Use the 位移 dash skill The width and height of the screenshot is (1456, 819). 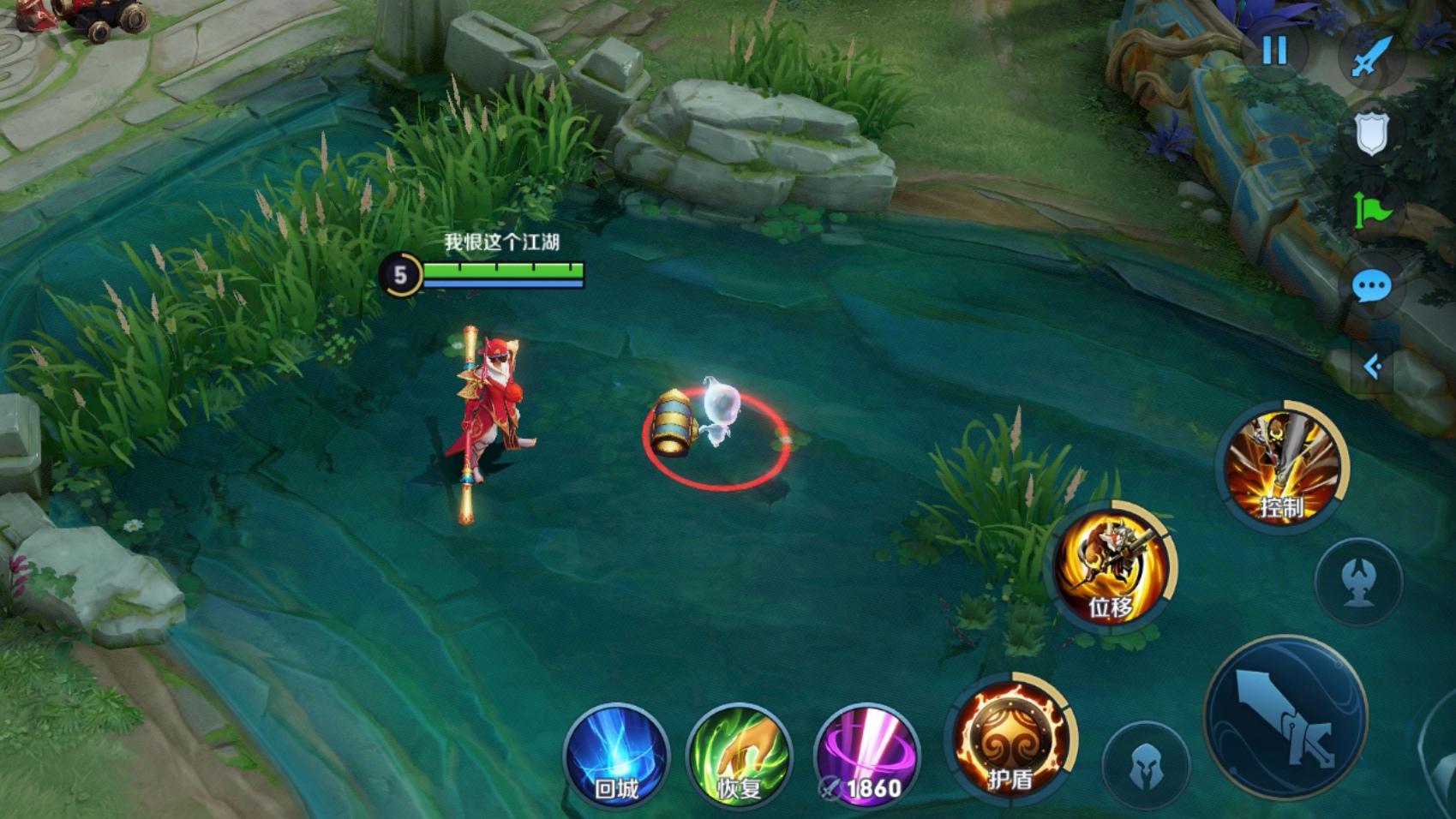pyautogui.click(x=1111, y=566)
